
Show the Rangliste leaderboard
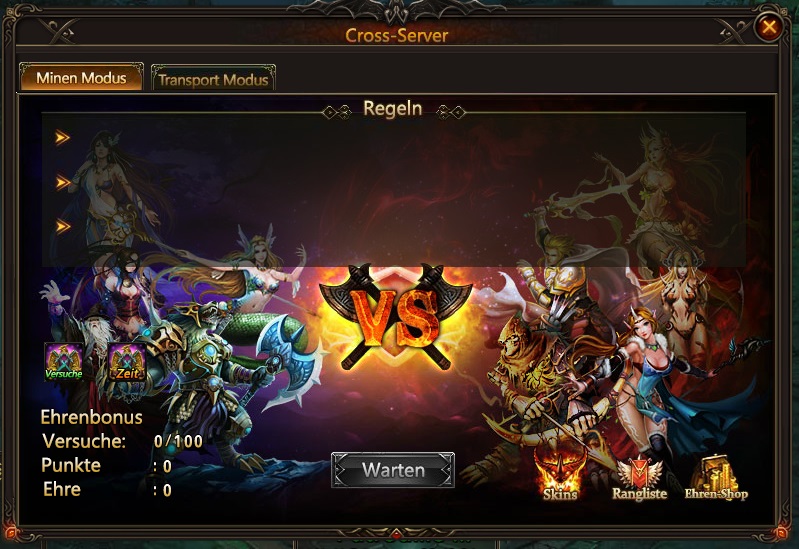[637, 479]
